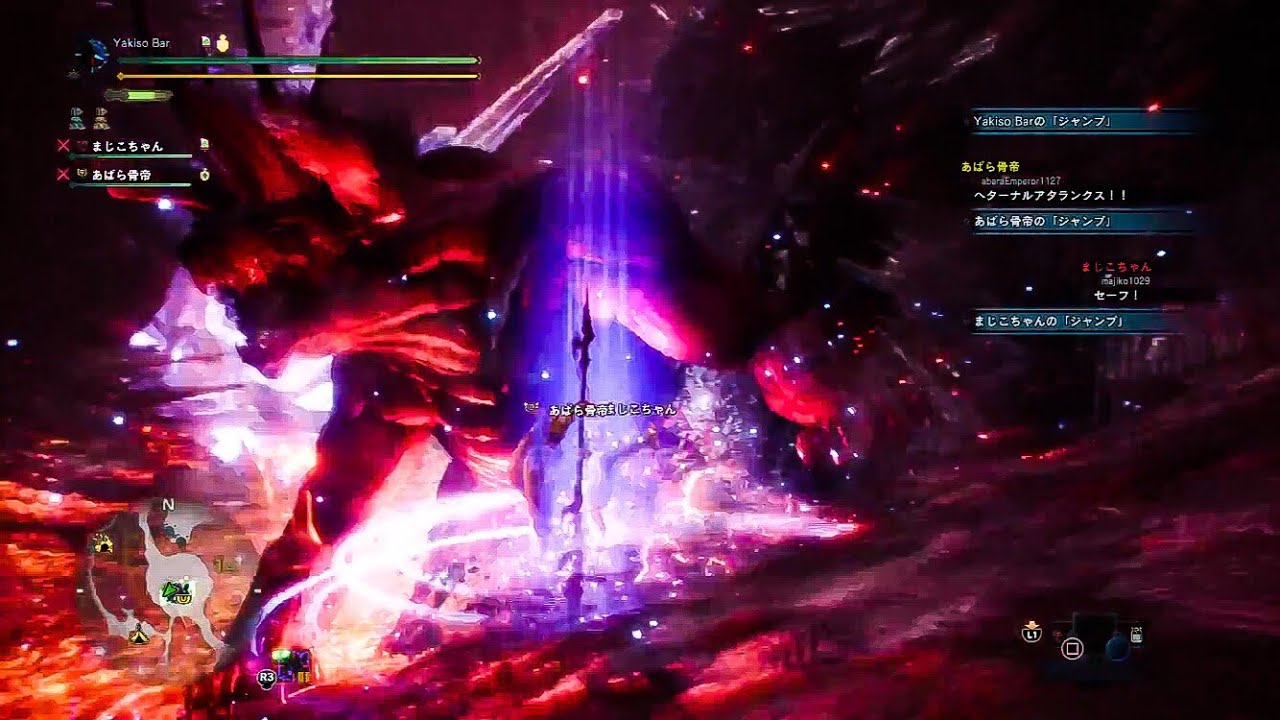Select the L1 item-use prompt icon
Screen dimensions: 1280x720
click(1031, 634)
